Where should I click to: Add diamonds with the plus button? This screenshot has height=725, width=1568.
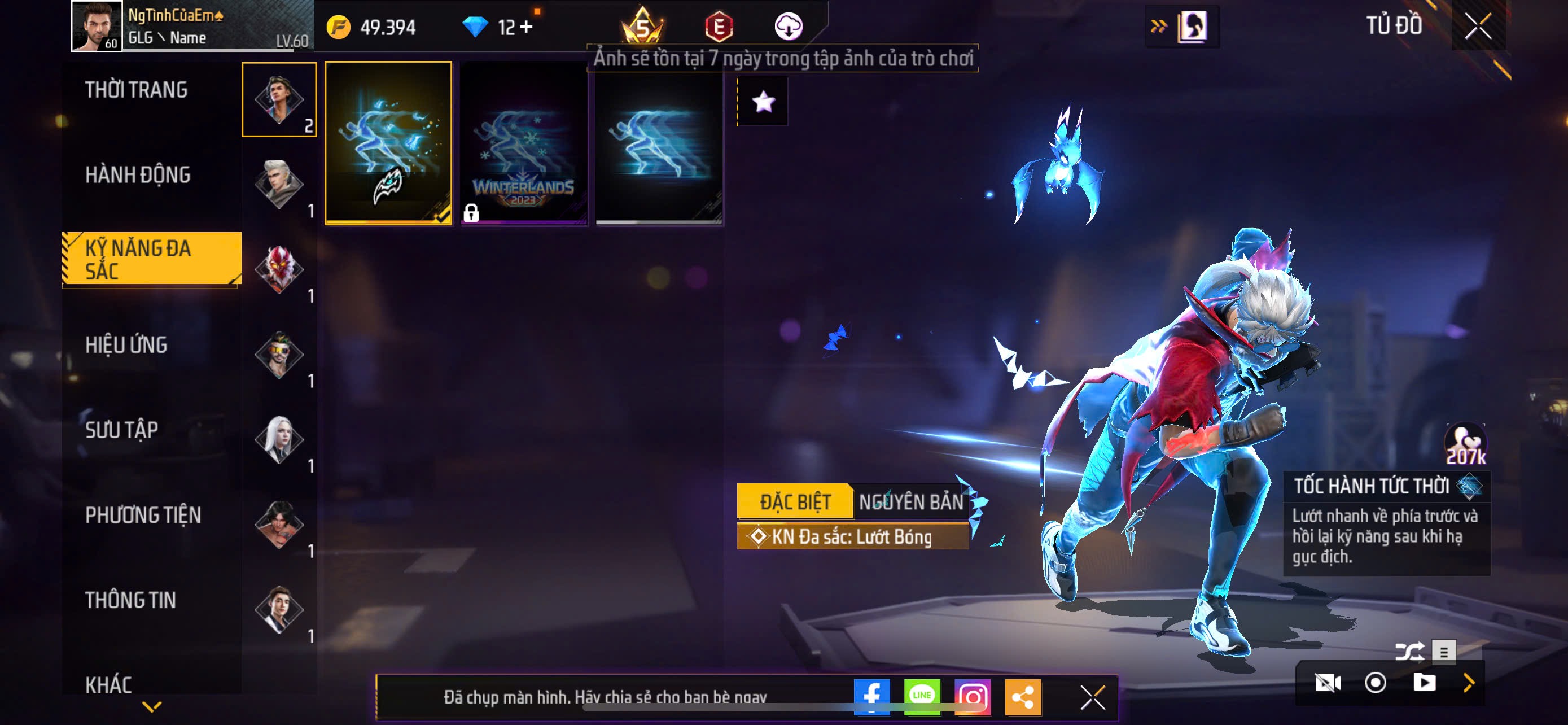coord(527,27)
